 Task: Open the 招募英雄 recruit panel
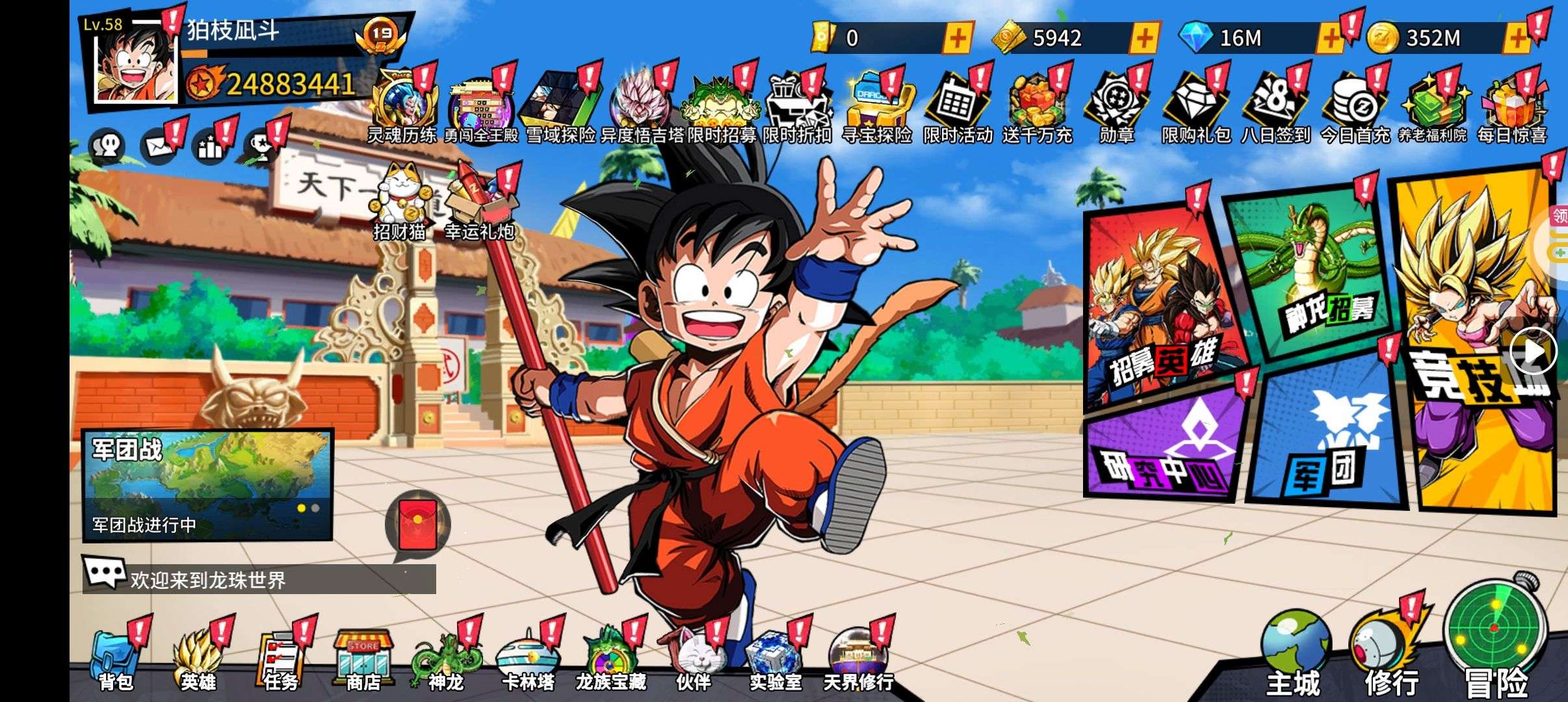[1164, 305]
